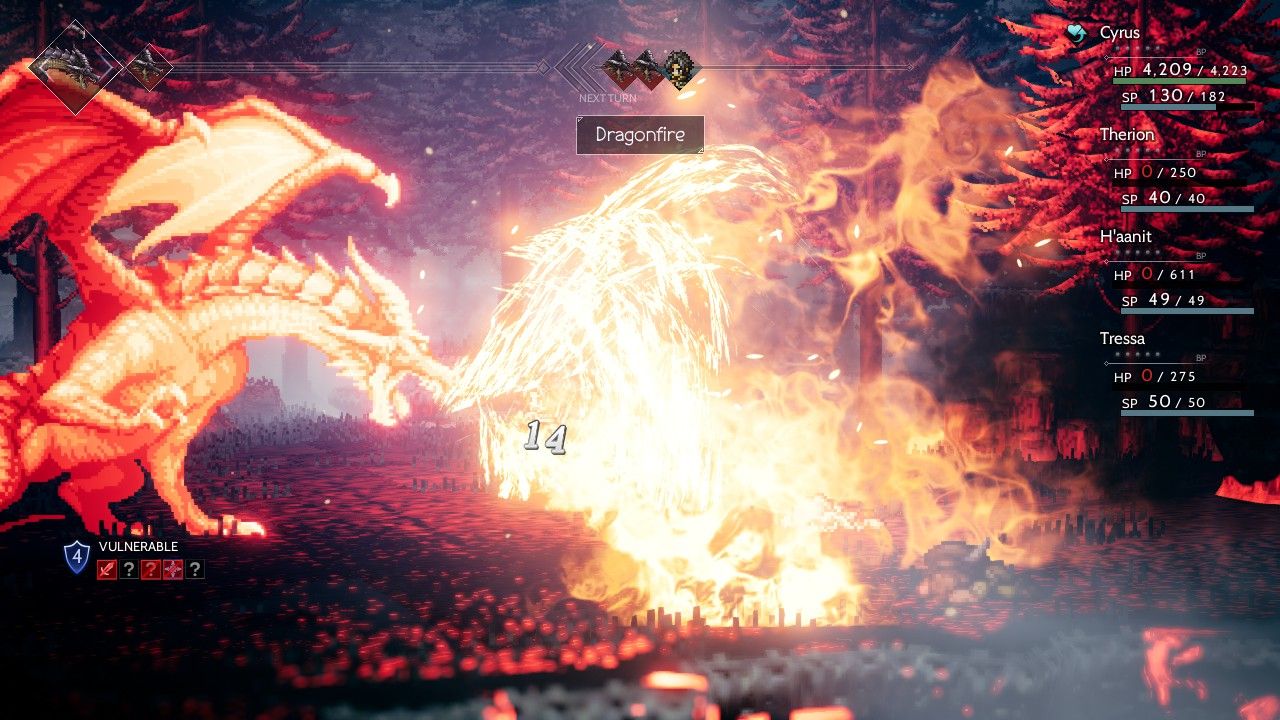Choose Therion's party status entry
Screen dimensions: 1280x720
coord(1126,135)
